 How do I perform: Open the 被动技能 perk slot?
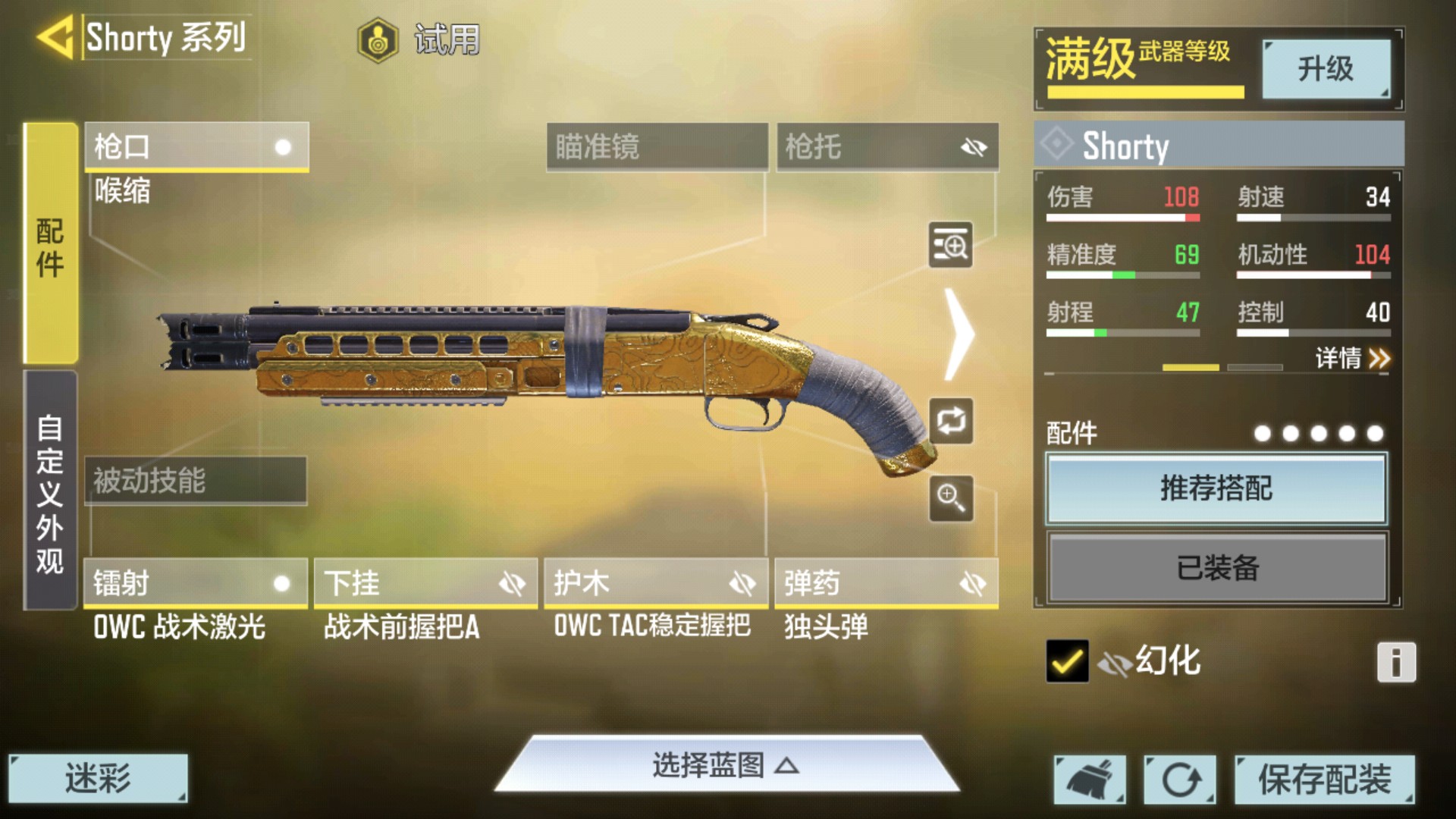[x=196, y=480]
